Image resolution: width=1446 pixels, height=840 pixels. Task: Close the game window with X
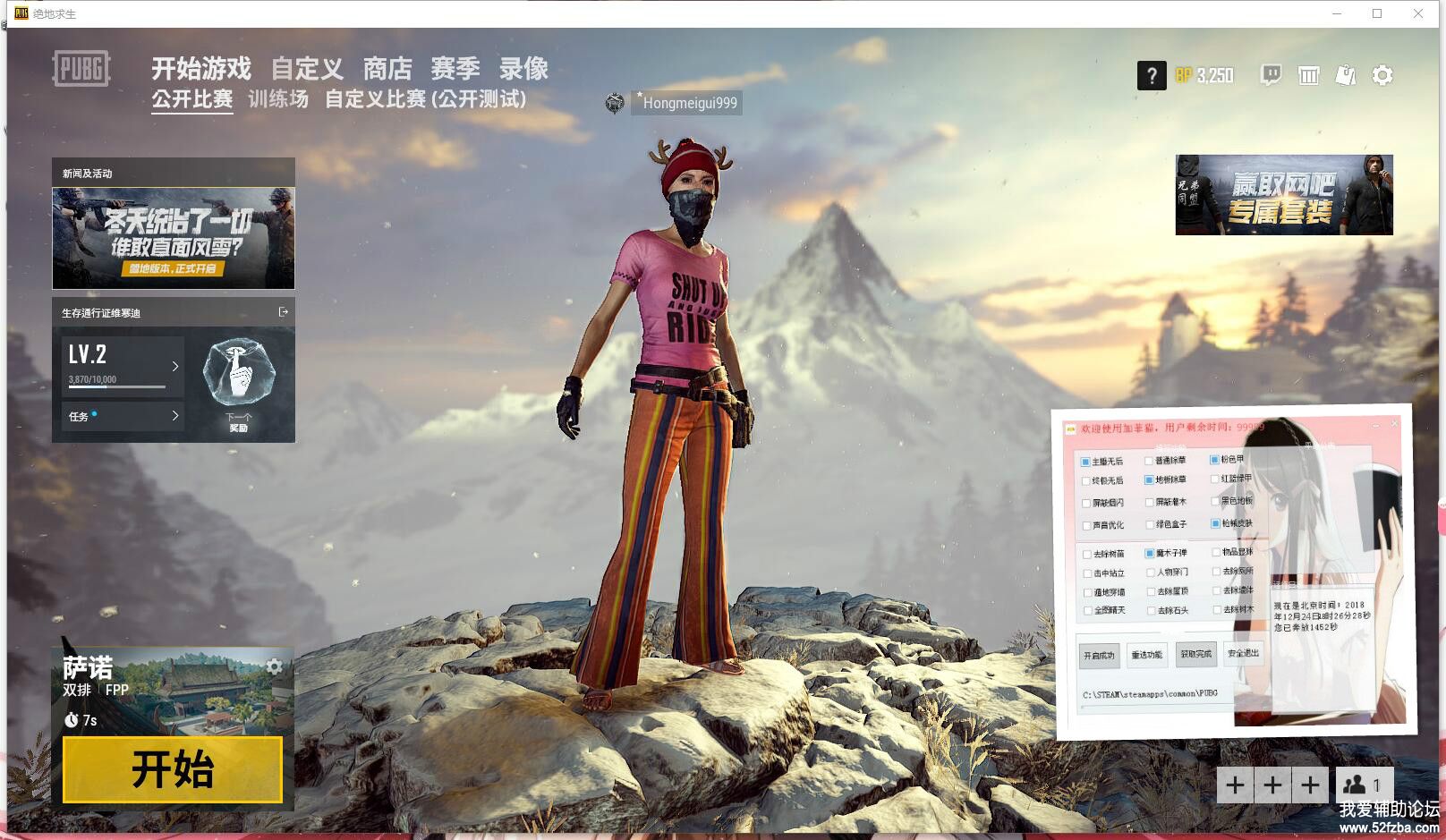tap(1418, 13)
